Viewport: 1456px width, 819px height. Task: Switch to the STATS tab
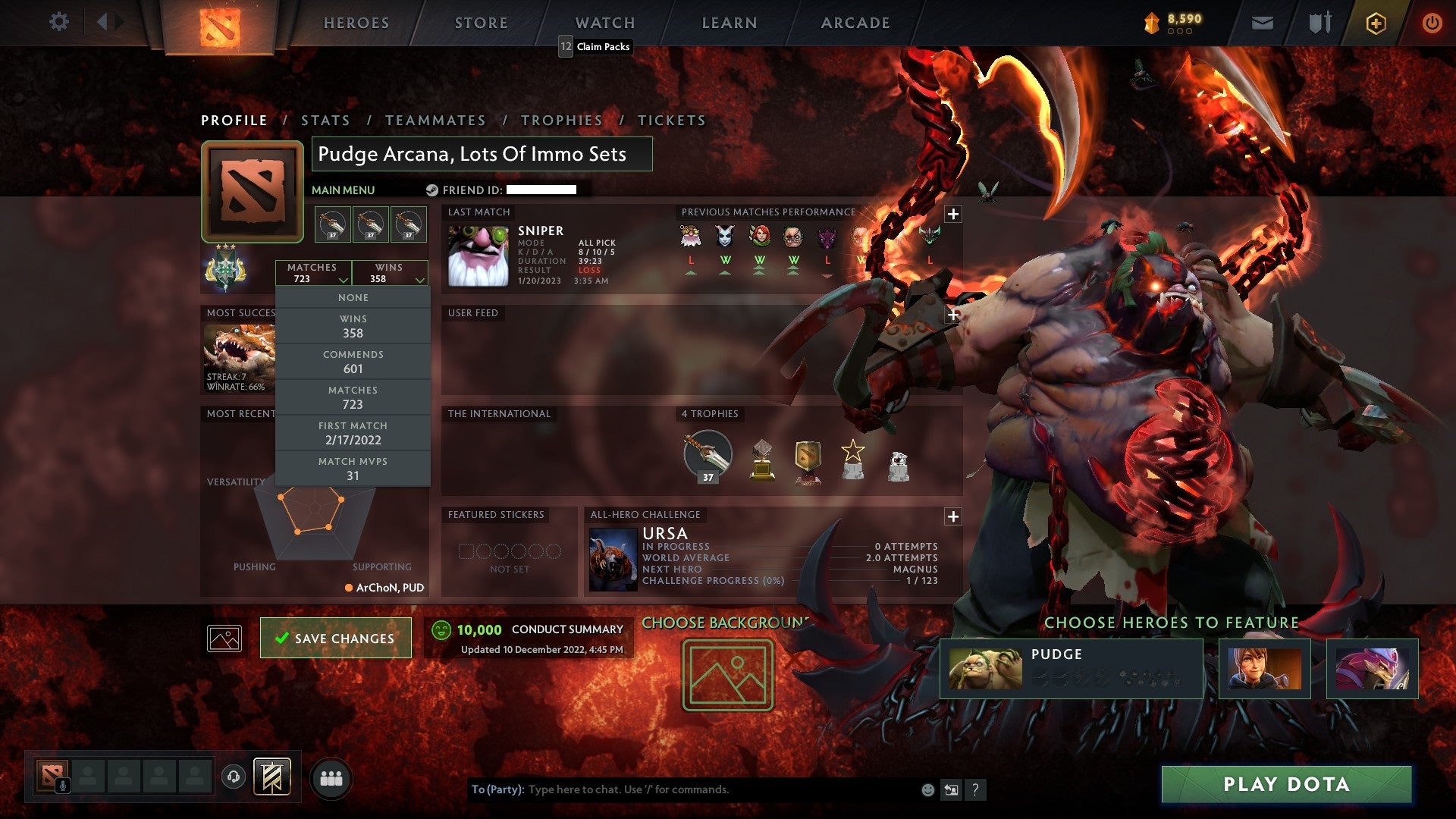(325, 120)
